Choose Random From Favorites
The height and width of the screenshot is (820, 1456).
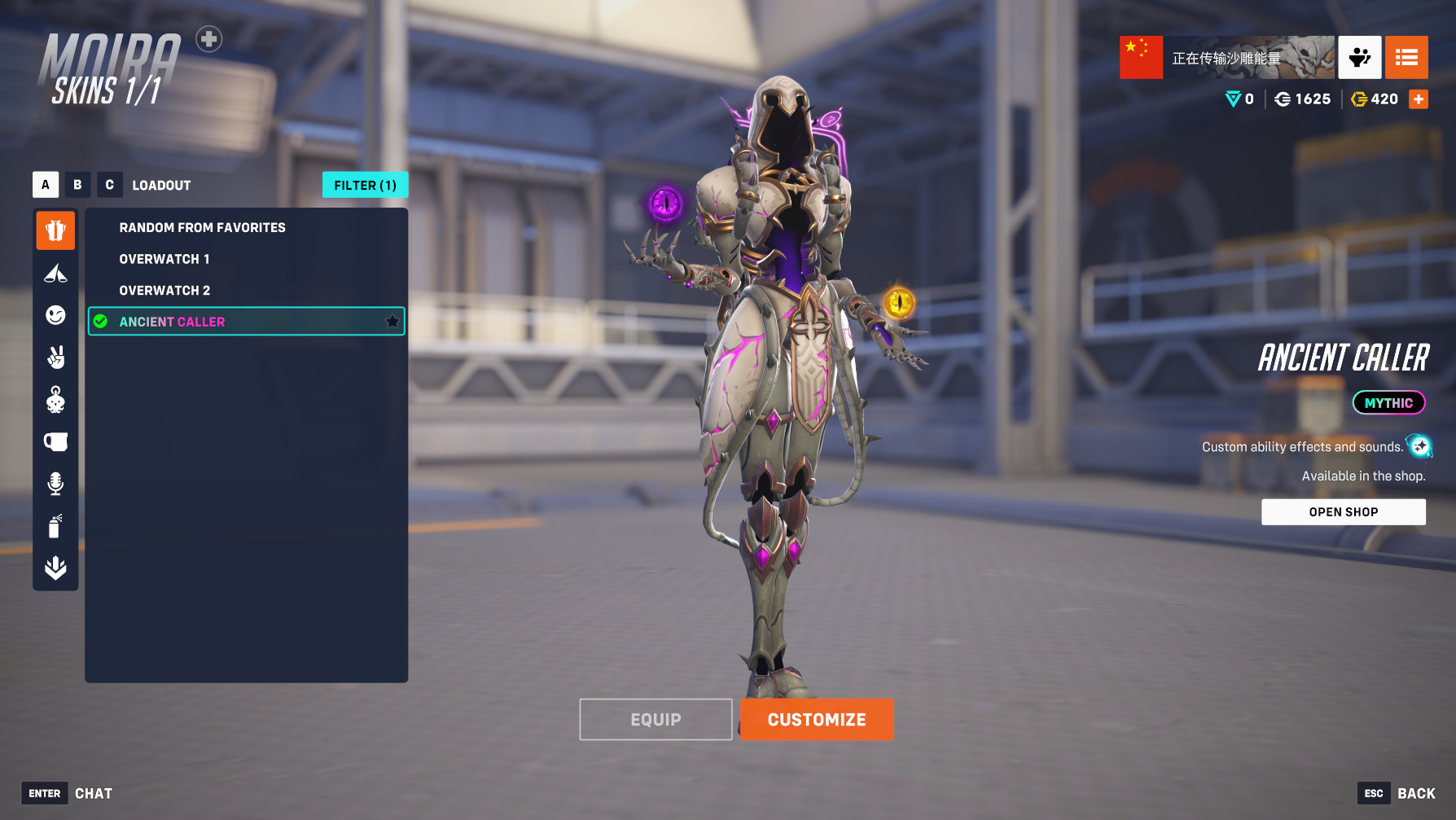click(x=202, y=228)
